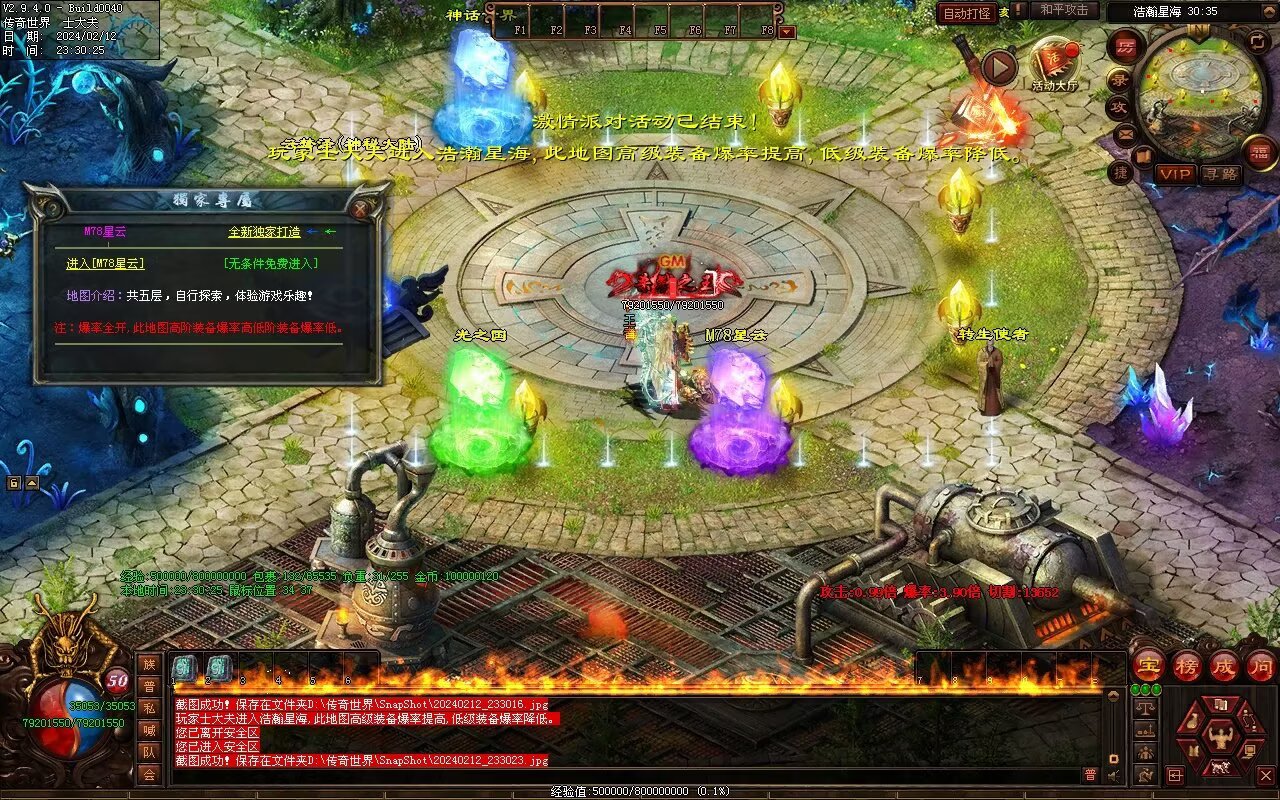The height and width of the screenshot is (800, 1280).
Task: Select the first hotbar rune stone slot
Action: [x=184, y=668]
